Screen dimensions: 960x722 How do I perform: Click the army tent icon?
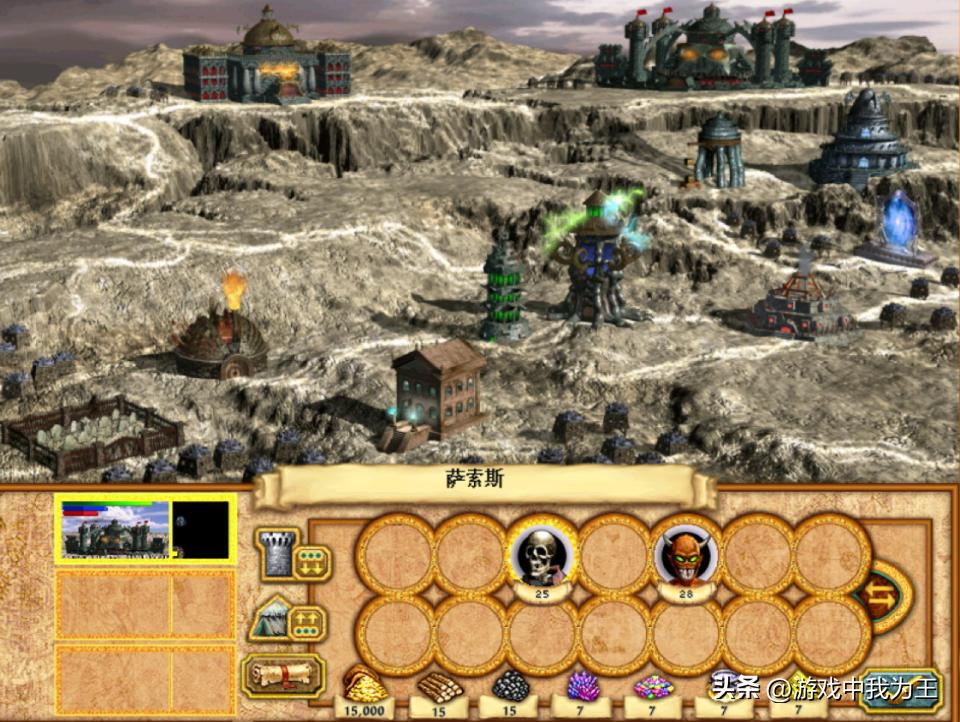coord(268,620)
